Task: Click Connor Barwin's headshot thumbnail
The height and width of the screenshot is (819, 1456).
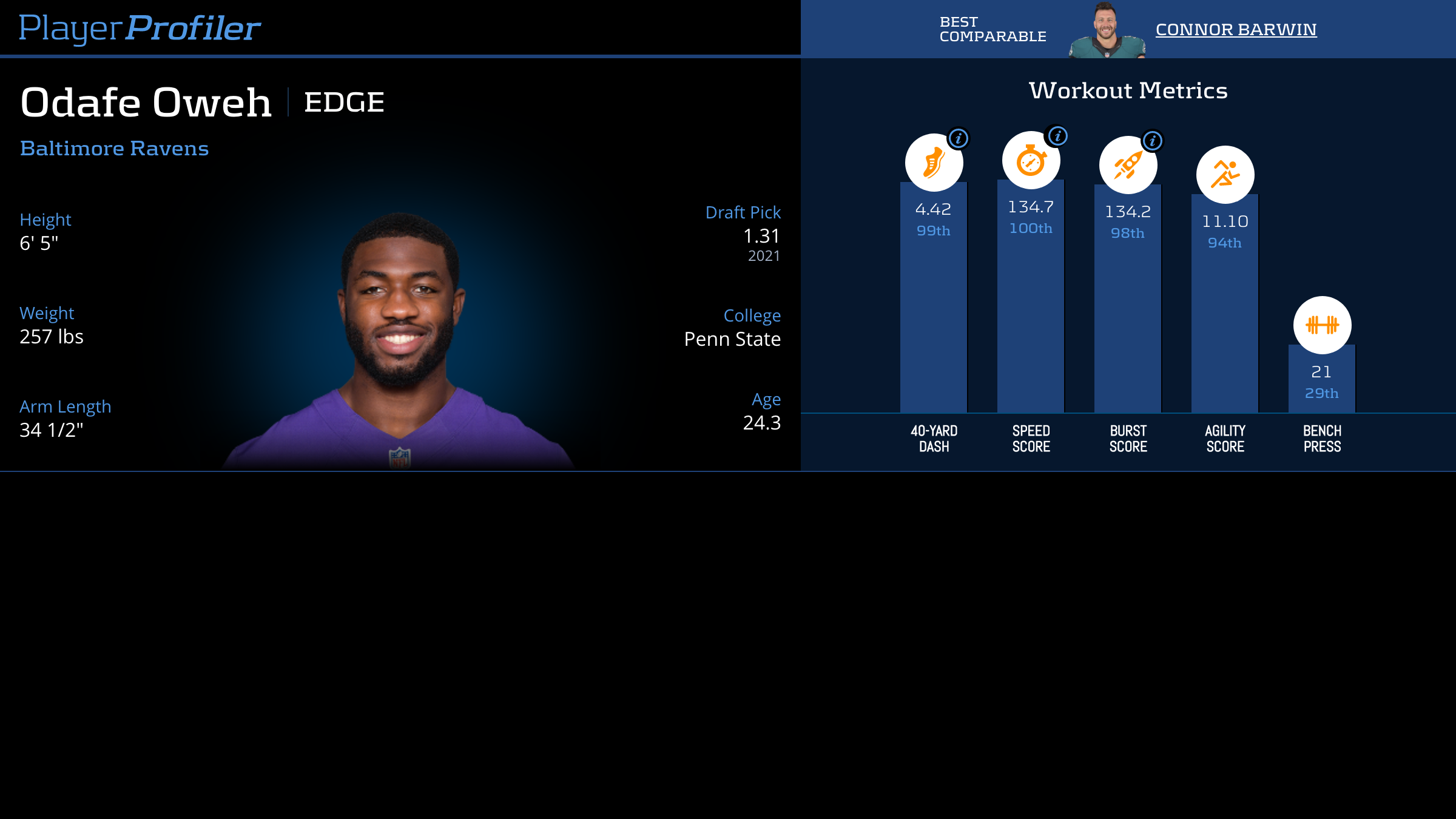Action: [1107, 30]
